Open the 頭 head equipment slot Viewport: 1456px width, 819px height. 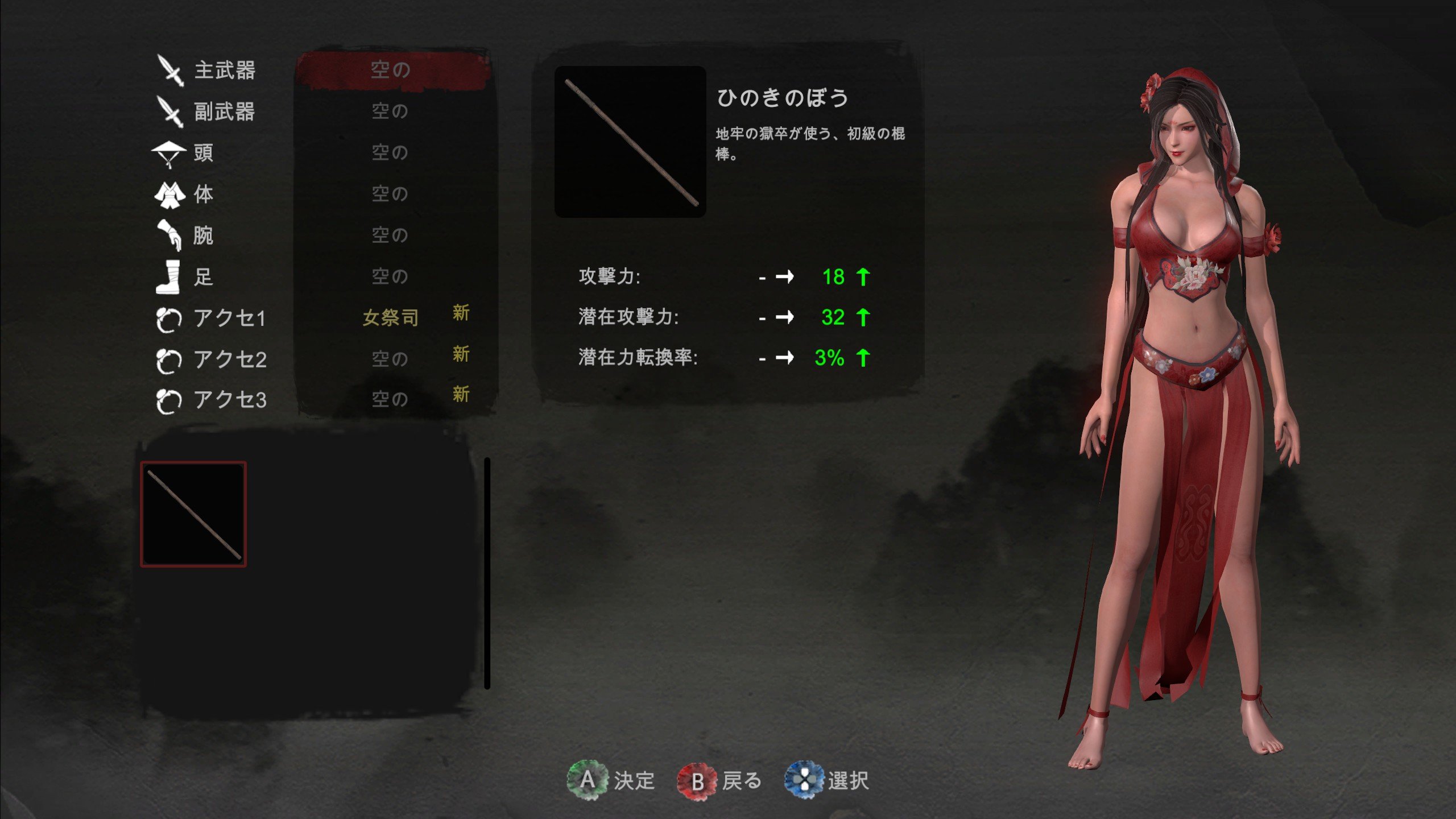click(390, 152)
